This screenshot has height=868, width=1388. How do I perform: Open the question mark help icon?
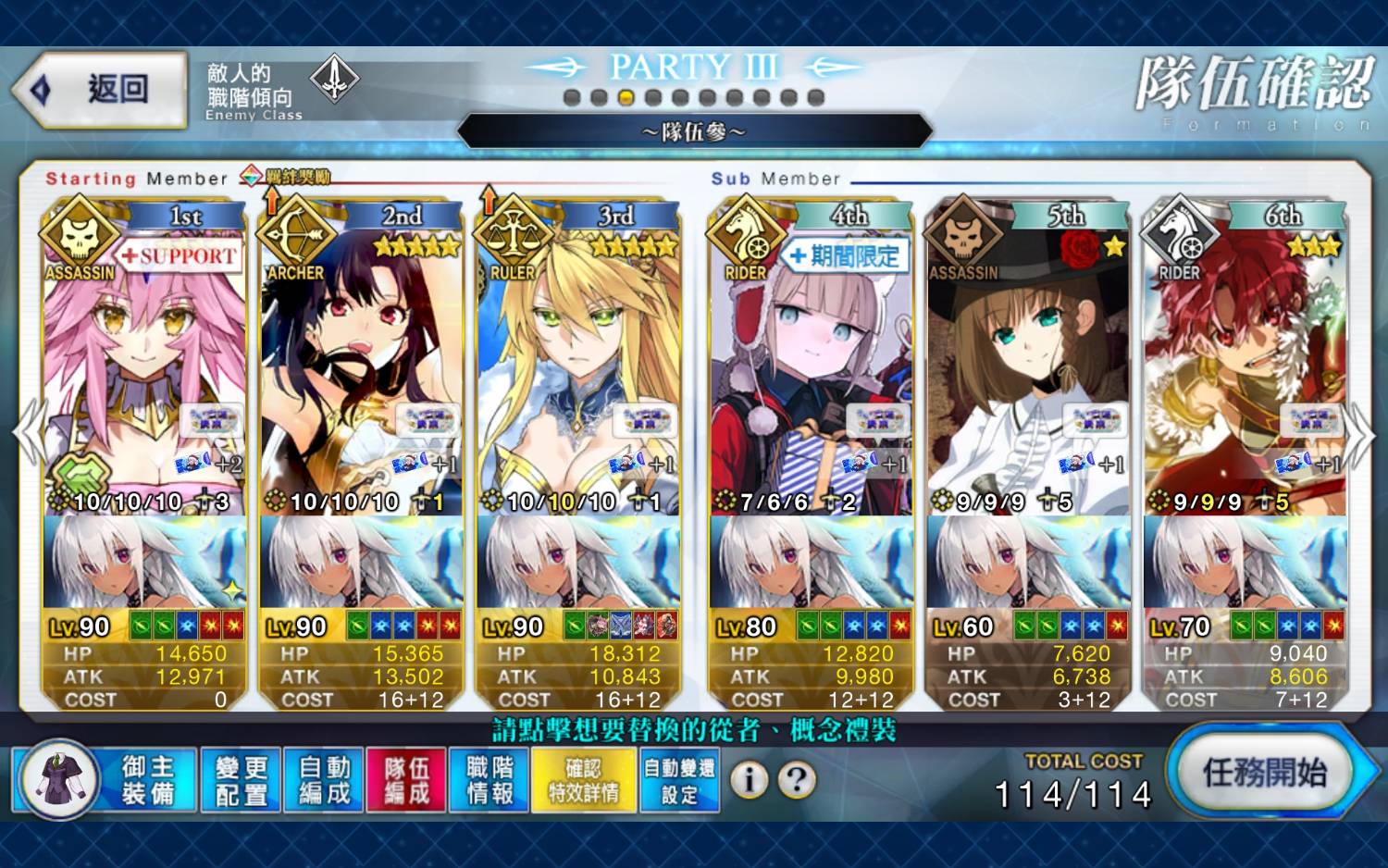click(x=797, y=780)
